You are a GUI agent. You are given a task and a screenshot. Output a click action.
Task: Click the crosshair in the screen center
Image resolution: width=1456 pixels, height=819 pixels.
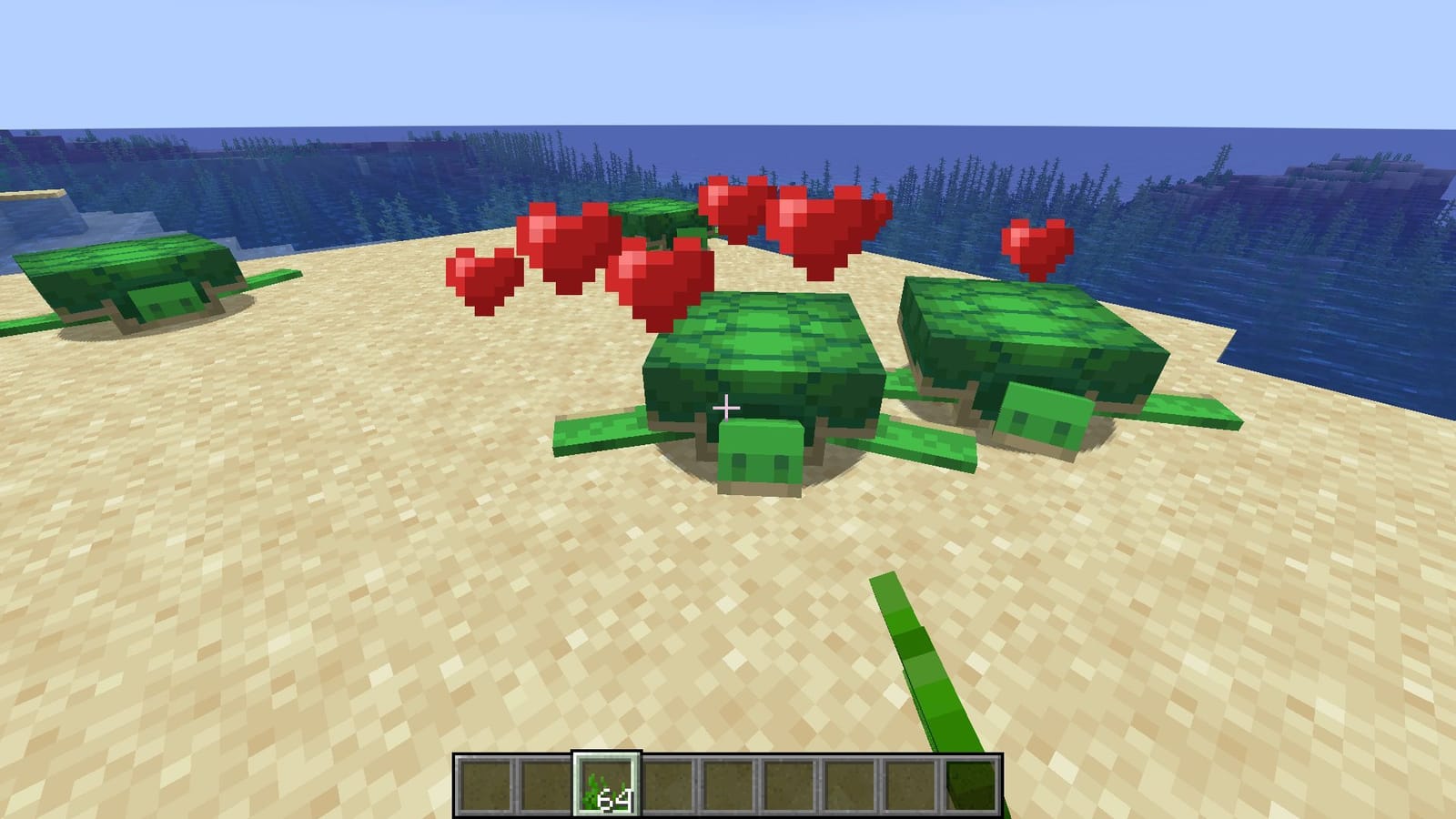(x=728, y=409)
